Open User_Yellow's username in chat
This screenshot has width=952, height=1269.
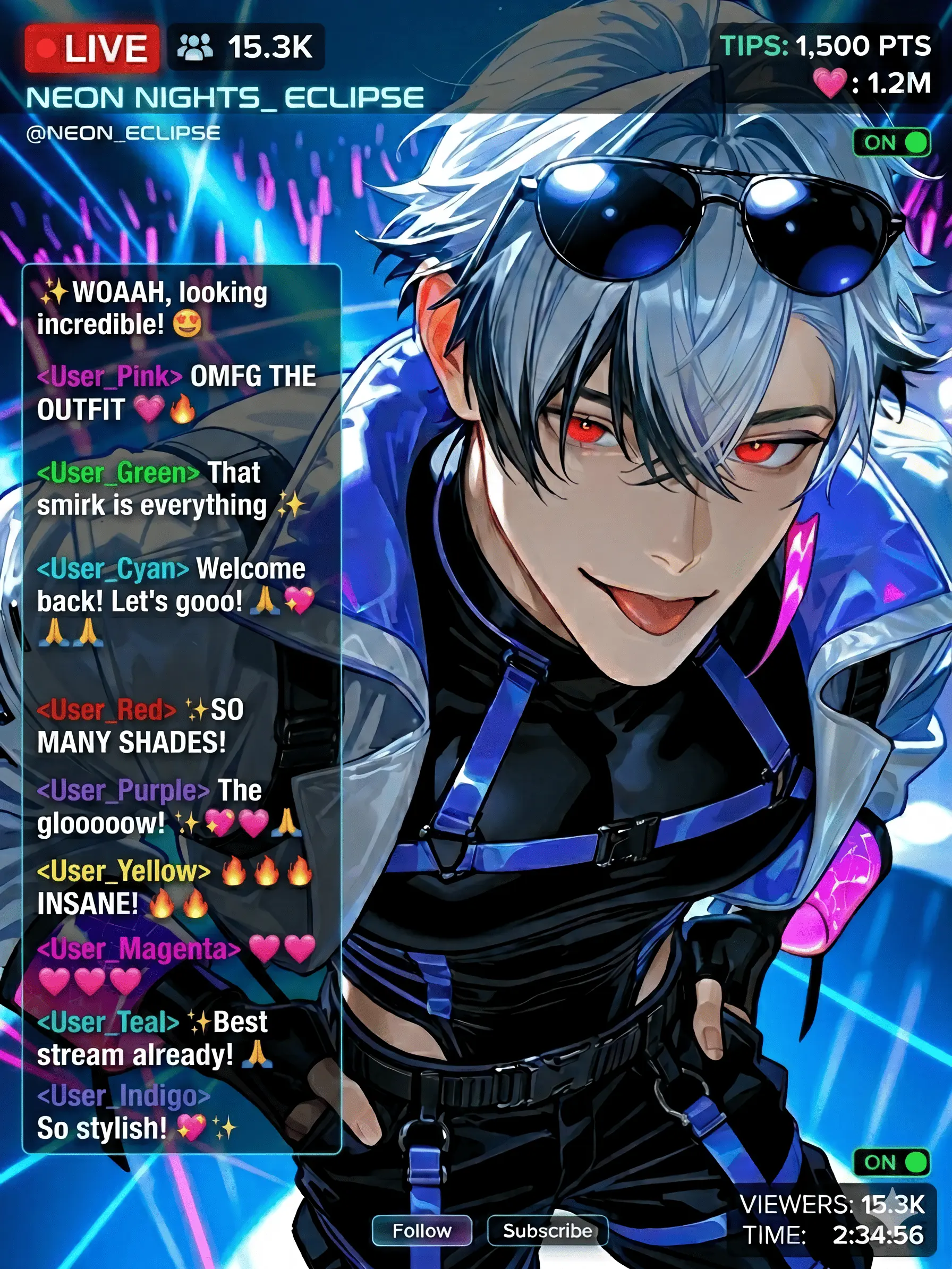point(124,871)
